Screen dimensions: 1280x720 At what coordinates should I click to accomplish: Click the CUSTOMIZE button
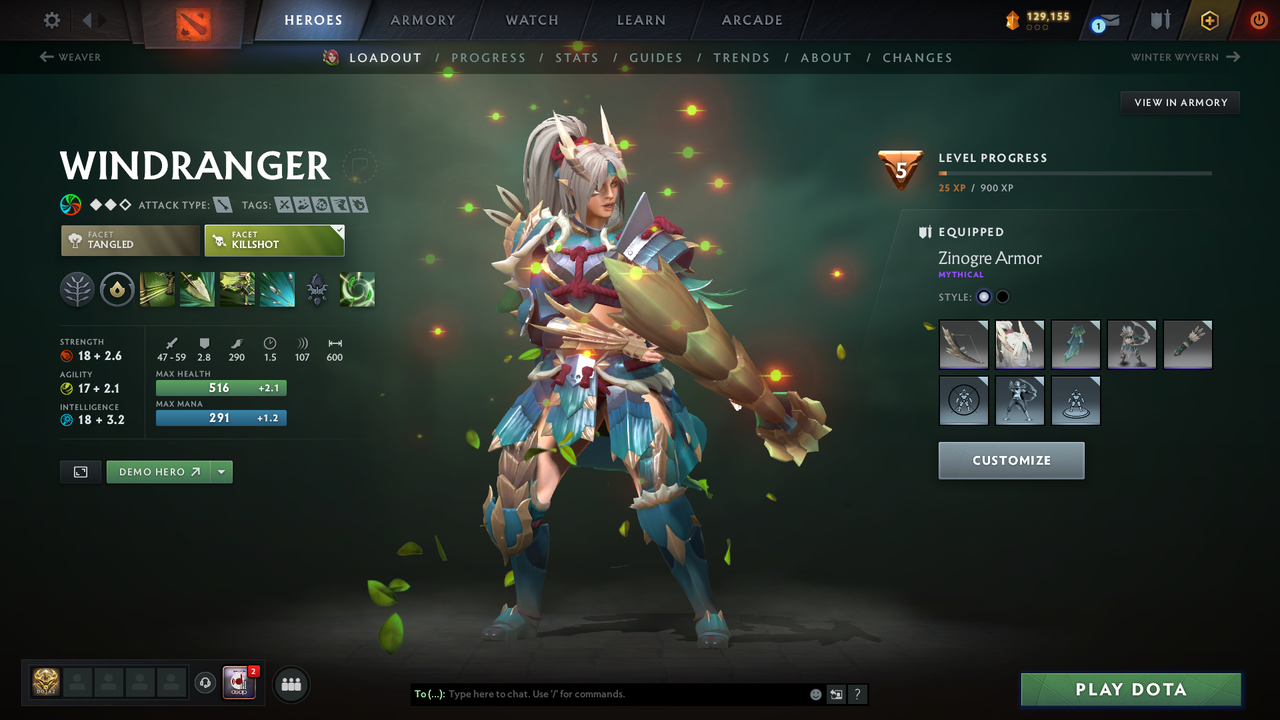click(x=1011, y=461)
